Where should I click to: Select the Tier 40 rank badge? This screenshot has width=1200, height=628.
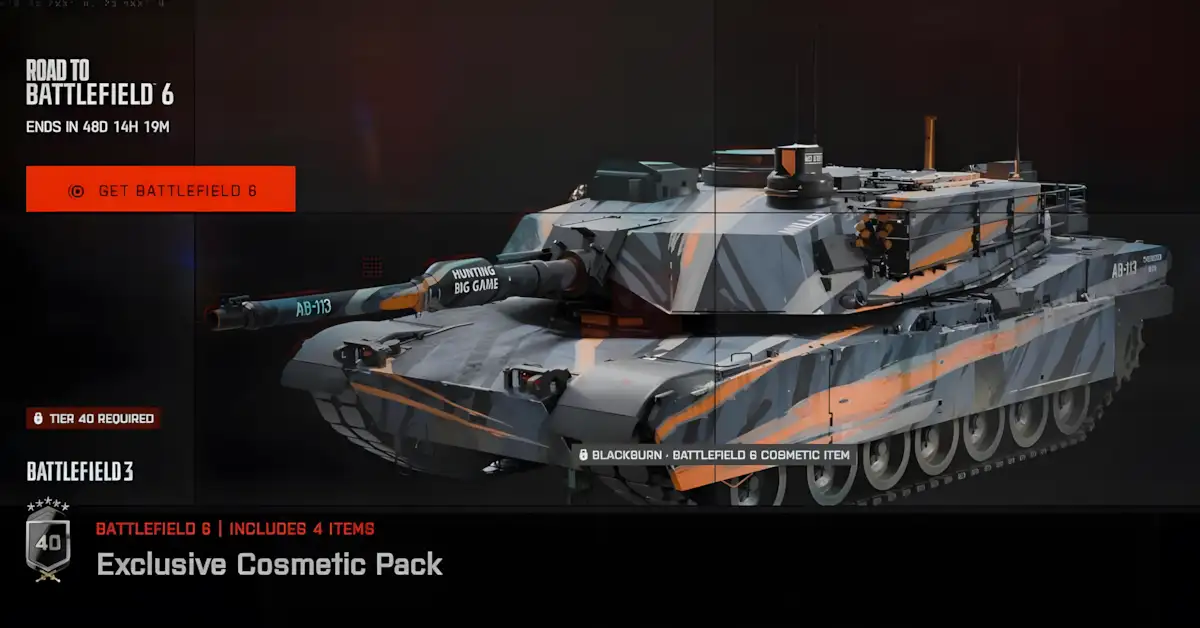[48, 542]
